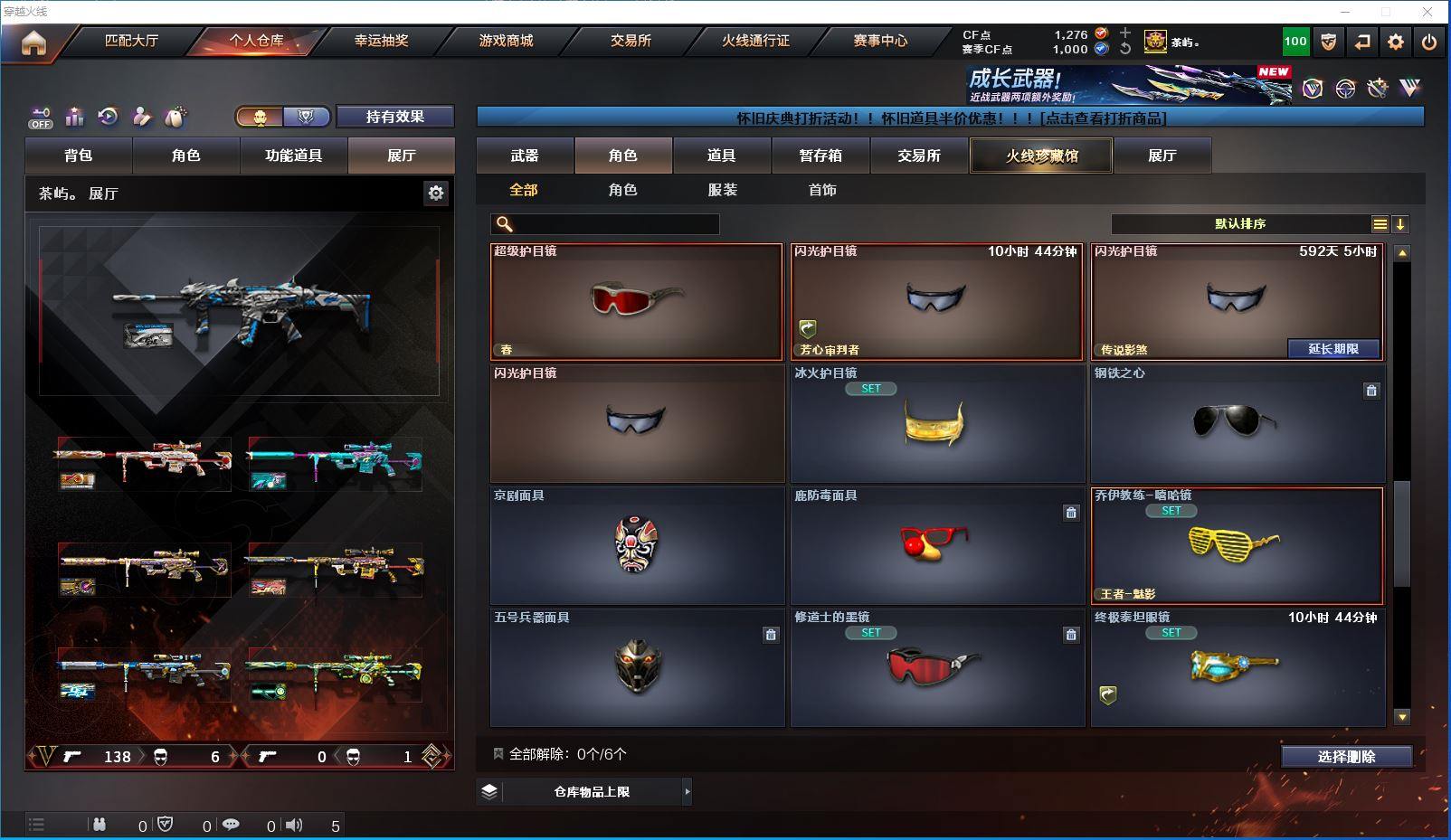Extend duration with the 延长期限 button
1451x840 pixels.
(x=1333, y=349)
